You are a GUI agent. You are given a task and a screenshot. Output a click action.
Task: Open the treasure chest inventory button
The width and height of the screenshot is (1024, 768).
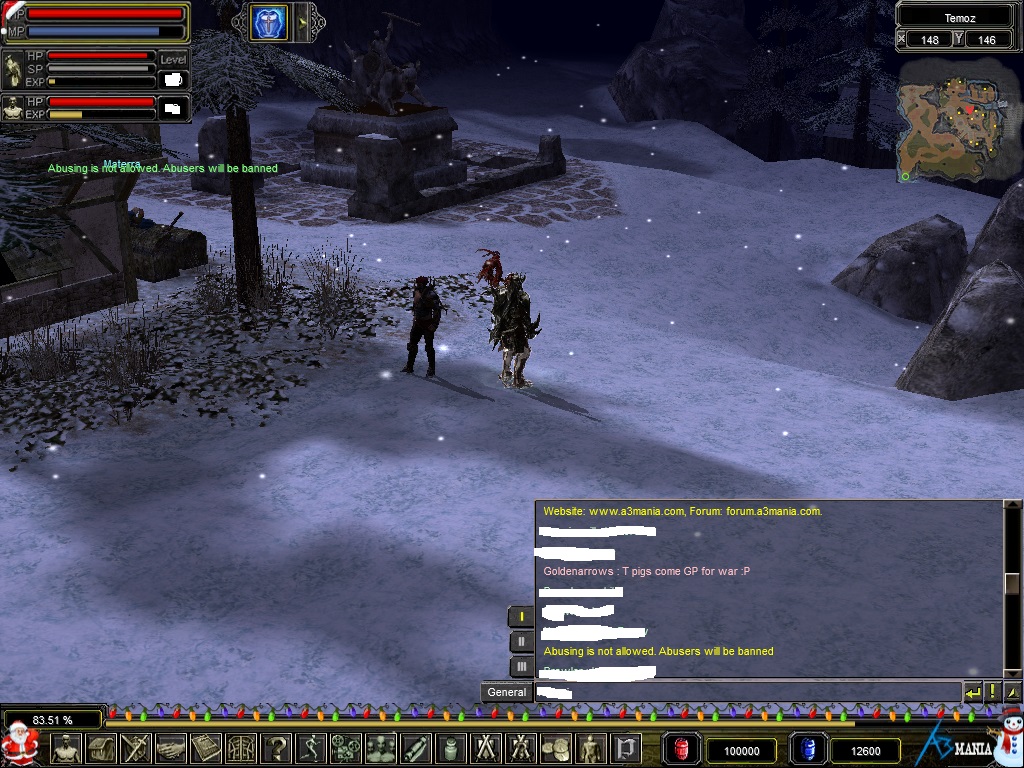pos(101,748)
